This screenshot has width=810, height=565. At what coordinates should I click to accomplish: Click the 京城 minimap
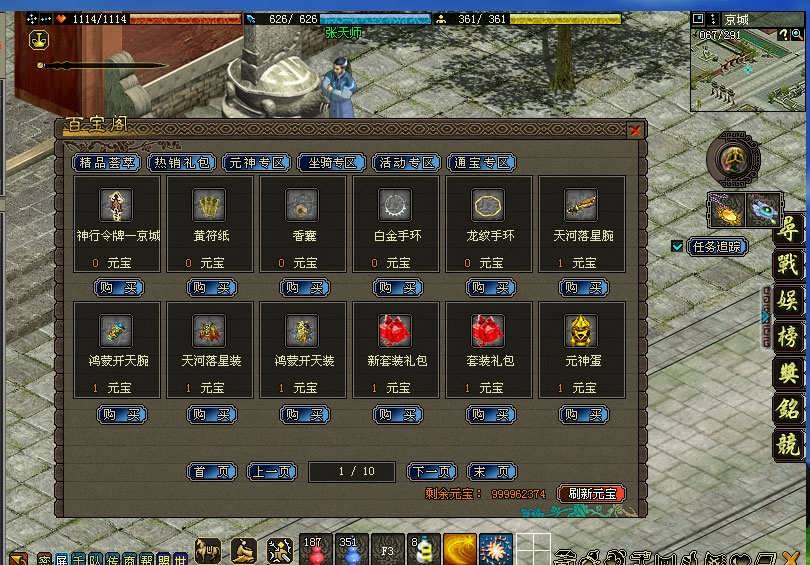pos(748,70)
